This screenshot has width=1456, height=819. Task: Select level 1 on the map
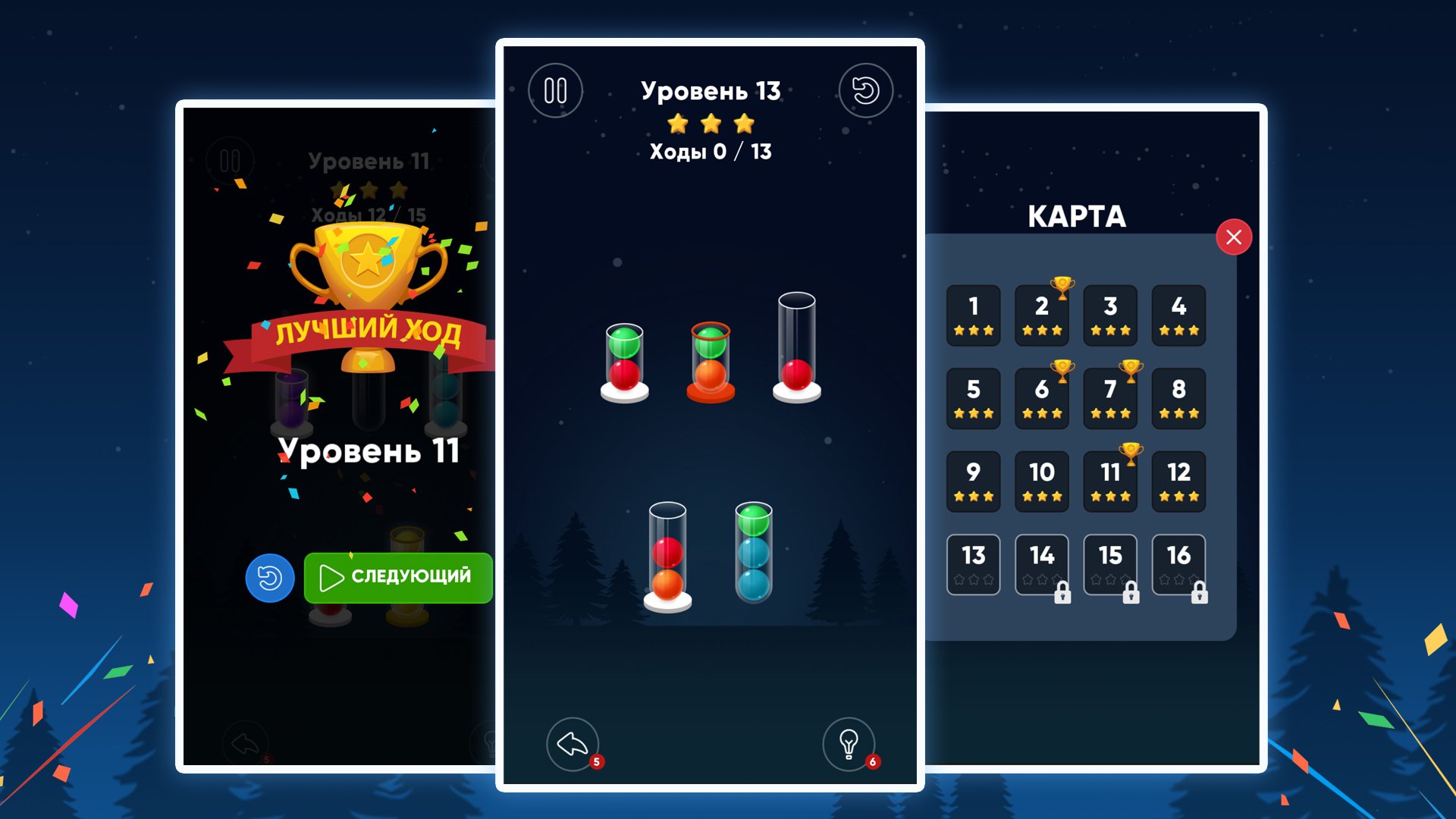click(x=974, y=315)
